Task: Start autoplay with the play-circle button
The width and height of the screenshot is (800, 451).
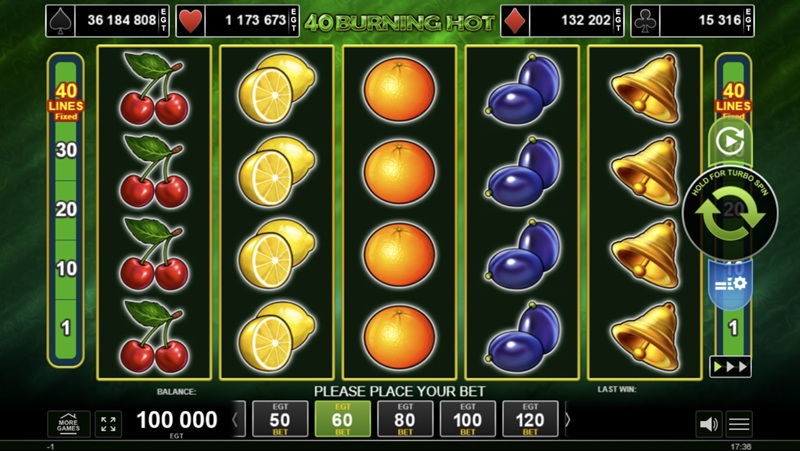Action: pos(730,142)
